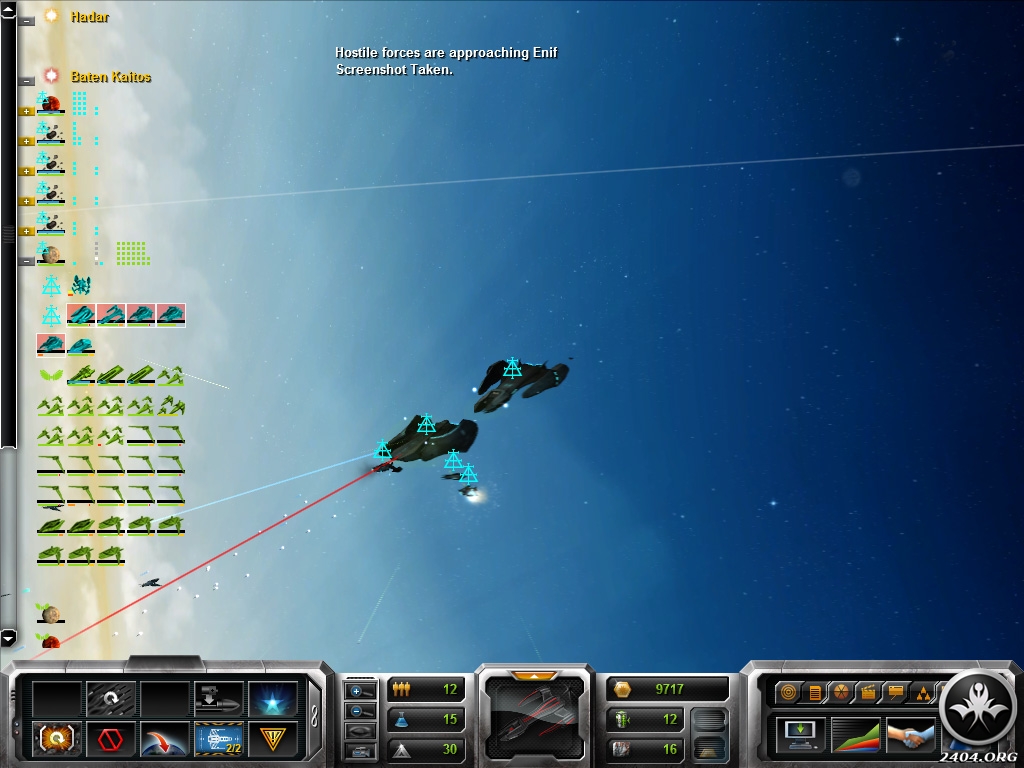Open the diplomacy handshake screen
This screenshot has width=1024, height=768.
tap(910, 735)
